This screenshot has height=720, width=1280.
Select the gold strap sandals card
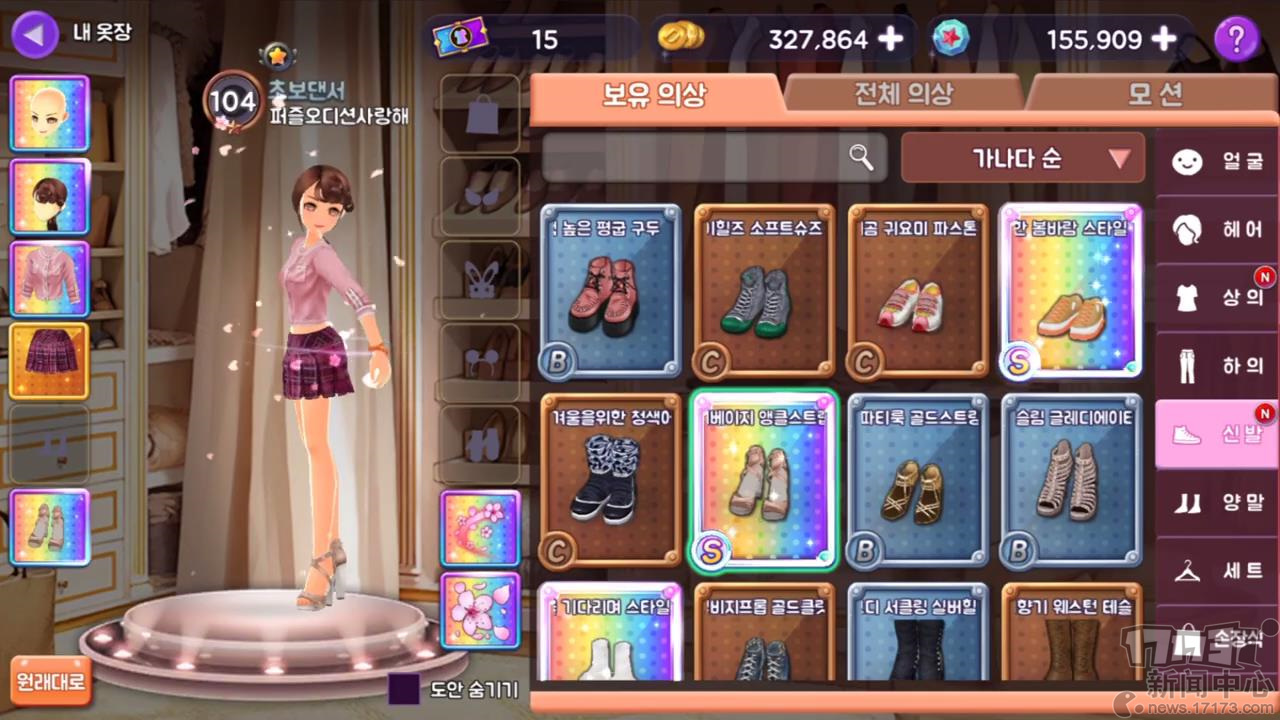tap(917, 481)
